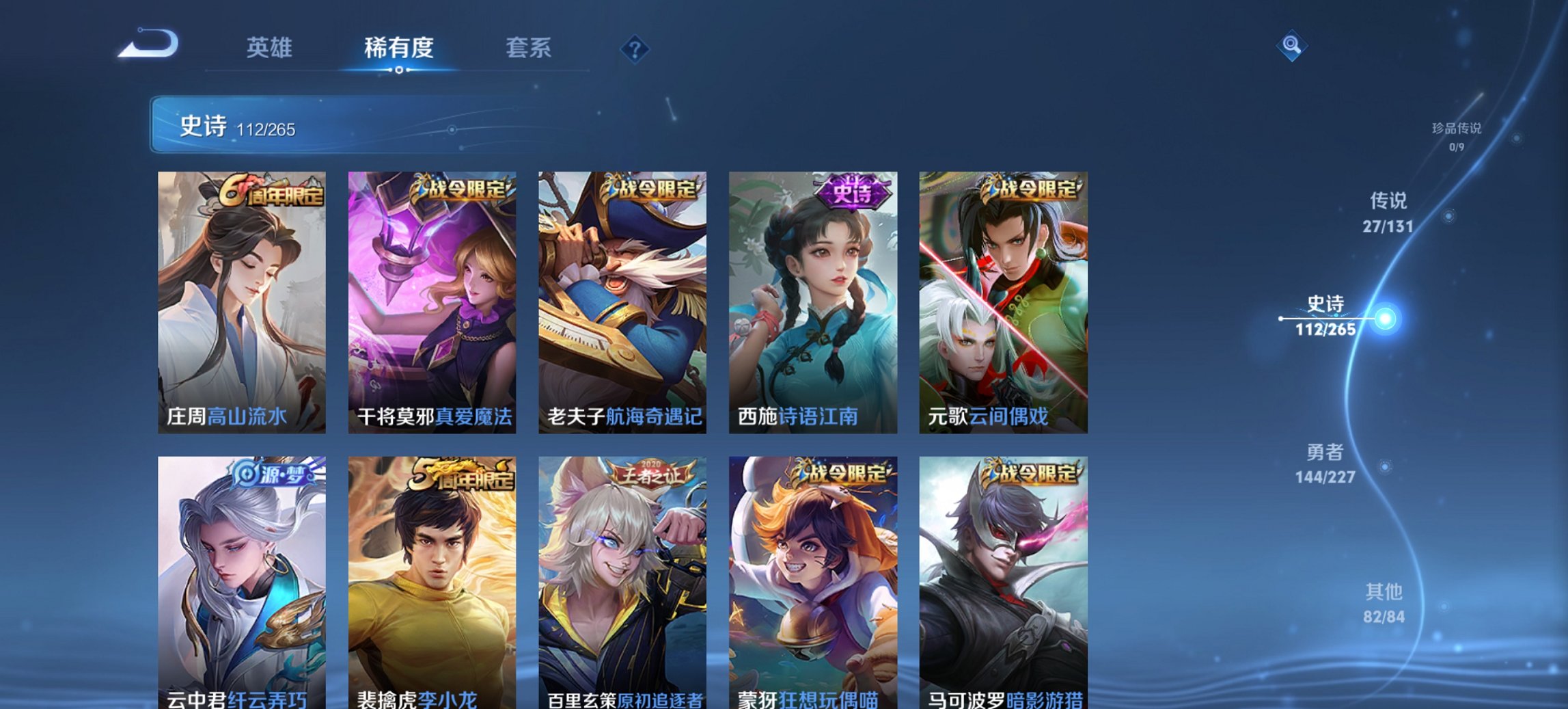Switch to the 套系 tab
This screenshot has height=709, width=1568.
pyautogui.click(x=528, y=48)
